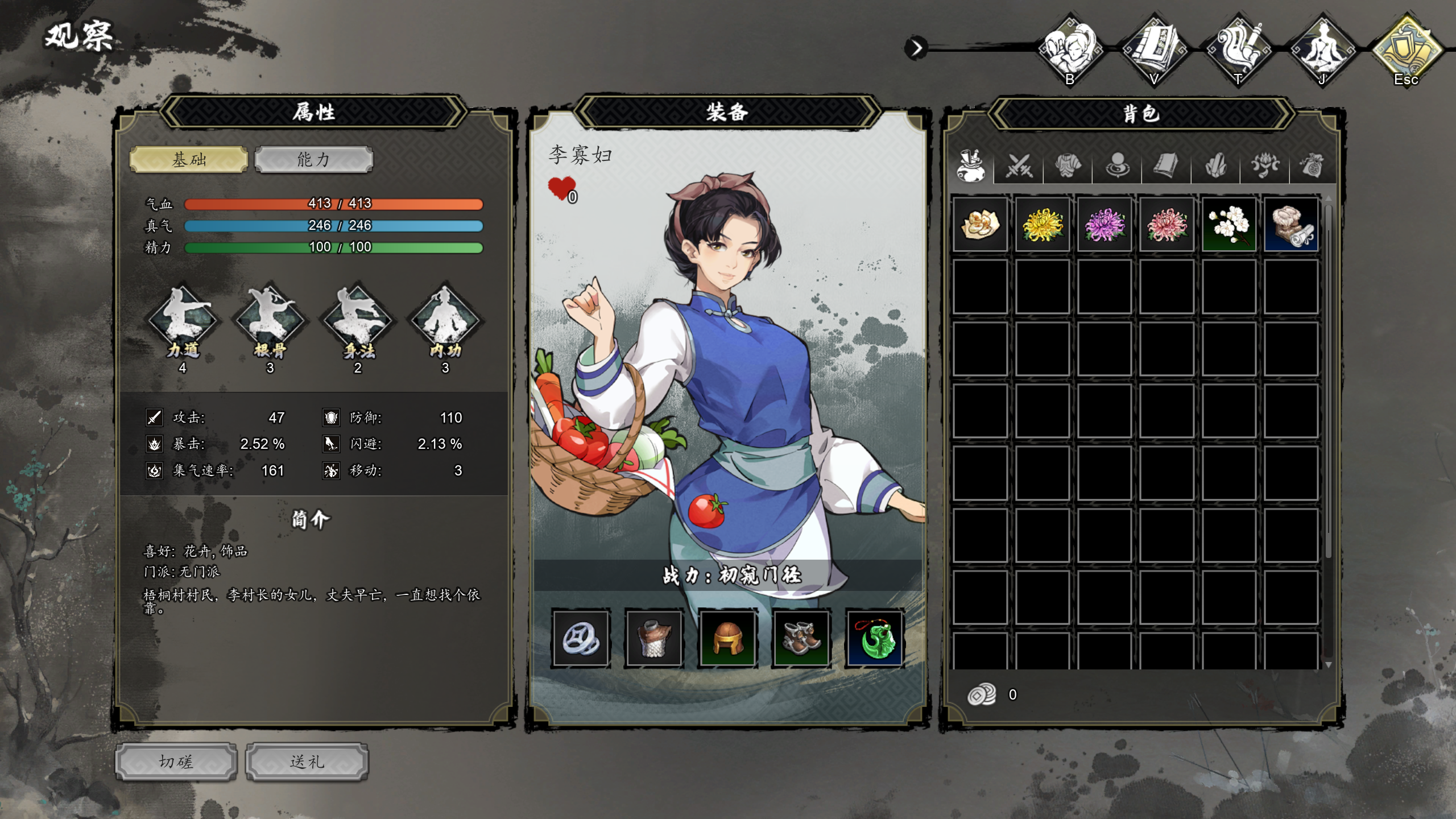1456x819 pixels.
Task: Select the yellow chrysanthemum in the bag
Action: (x=1043, y=225)
